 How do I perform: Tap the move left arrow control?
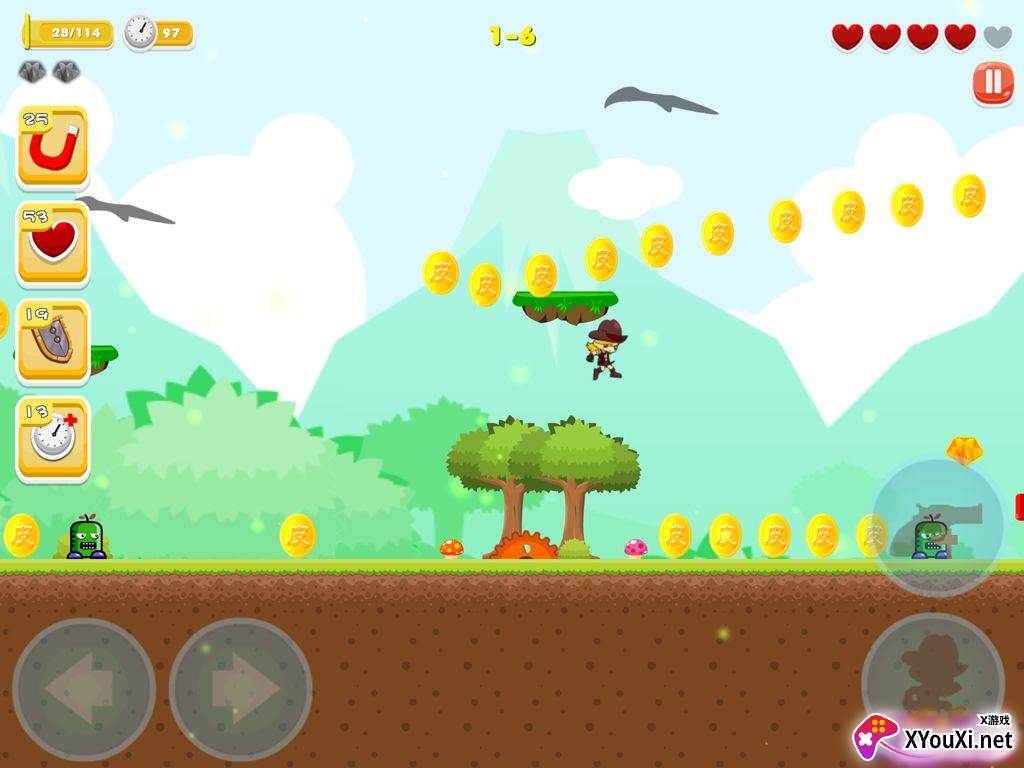click(84, 689)
